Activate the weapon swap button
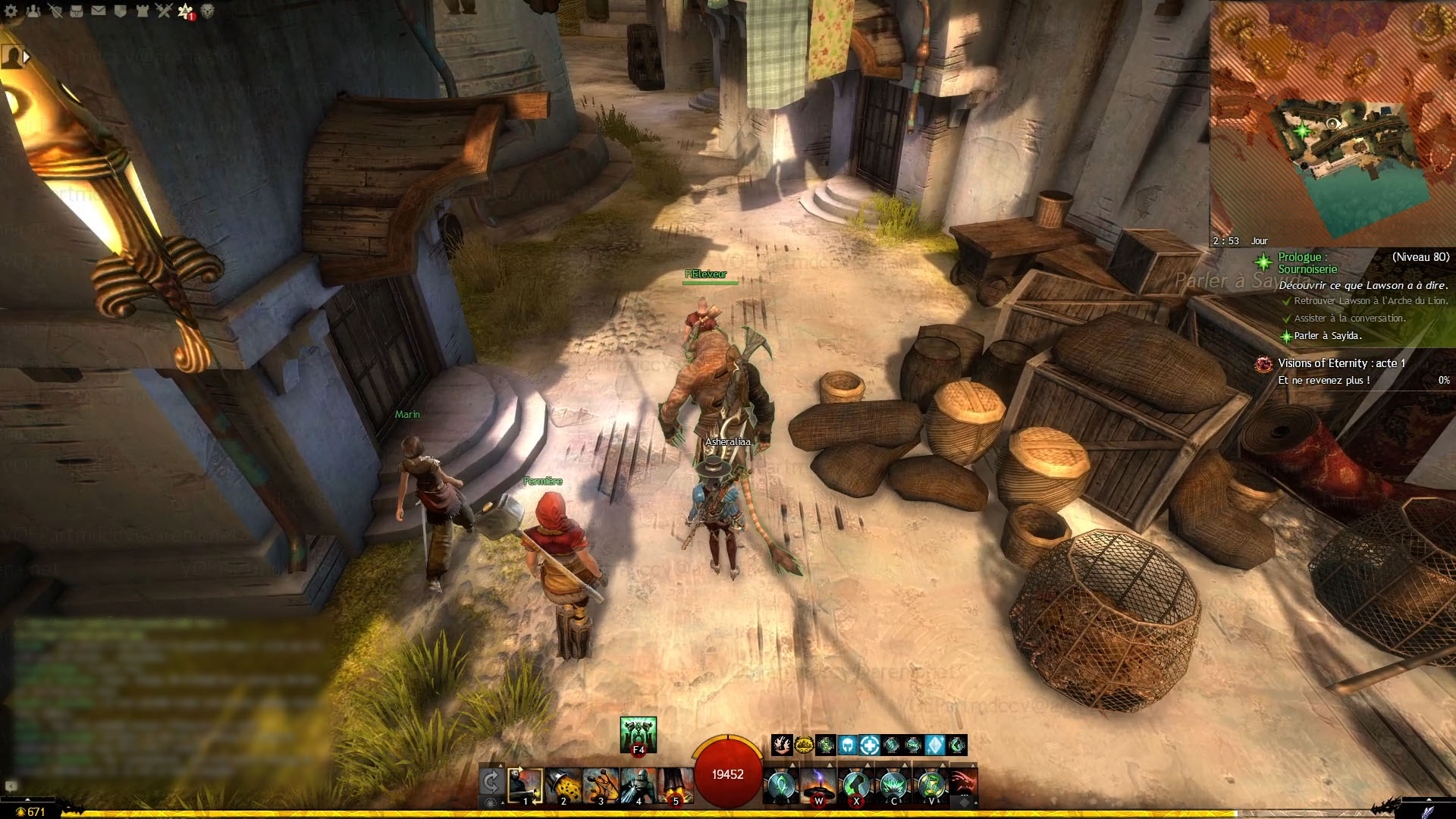1456x819 pixels. 491,781
